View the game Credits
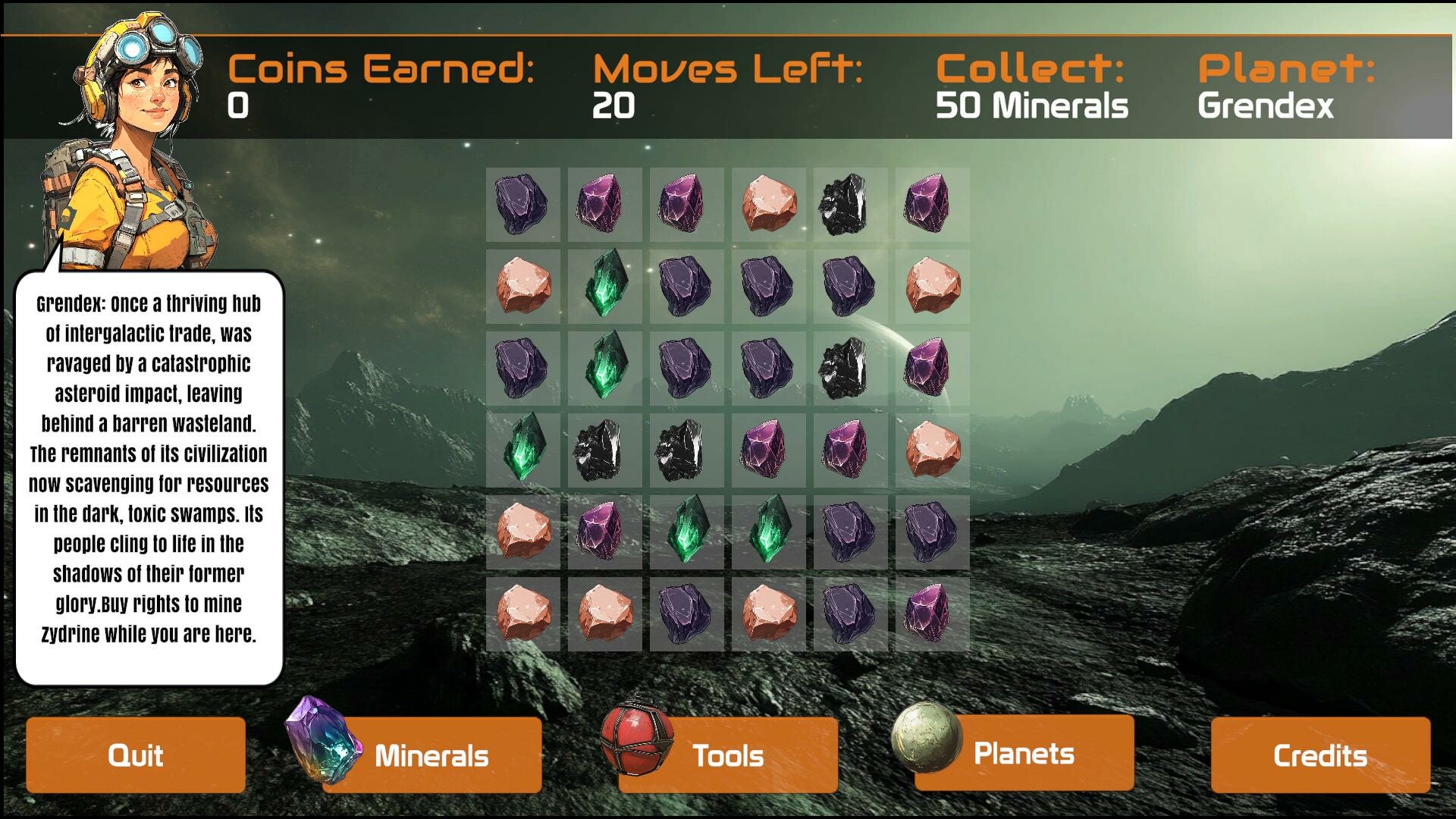1456x819 pixels. click(1319, 755)
